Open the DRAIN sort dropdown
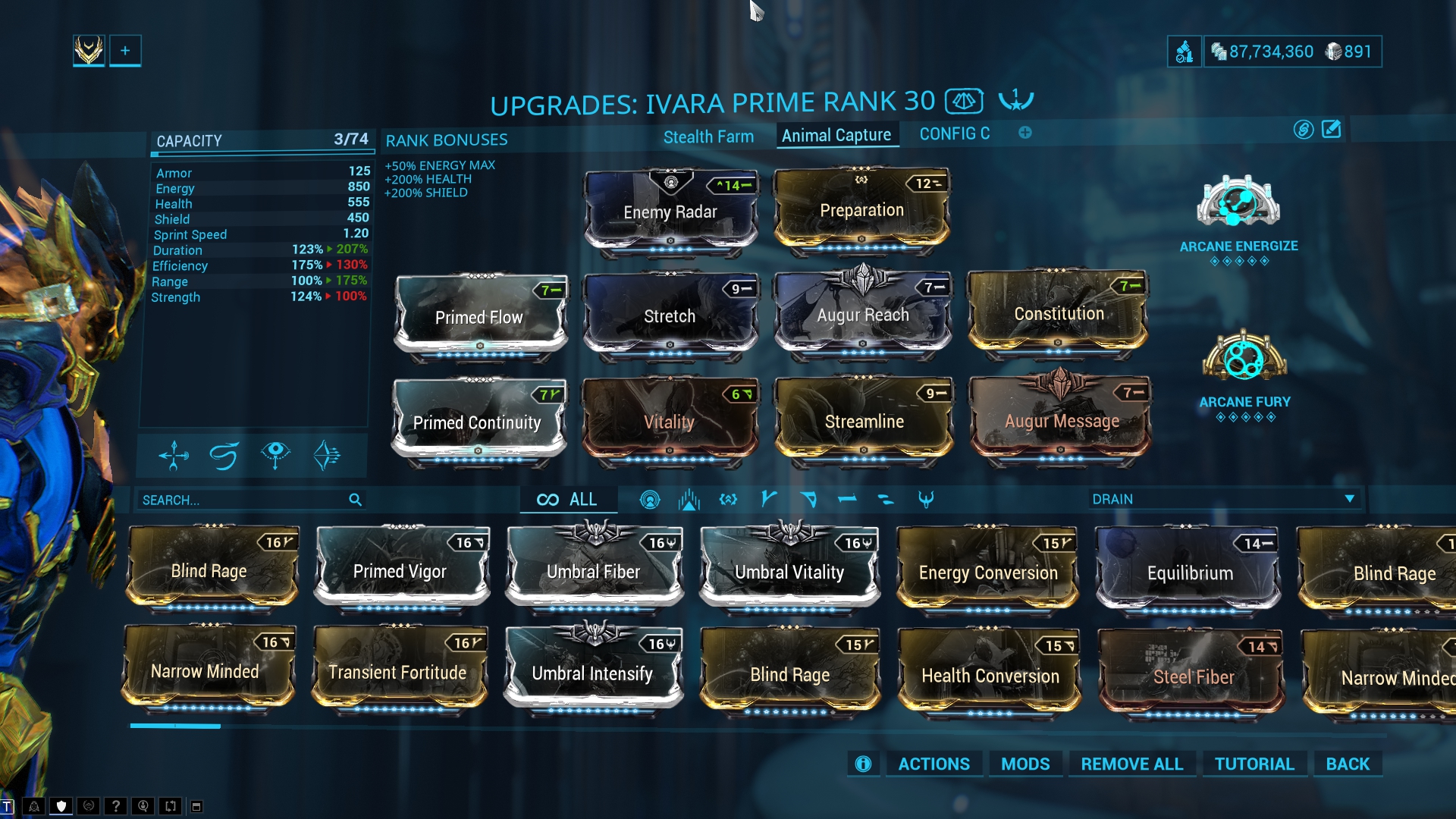 click(x=1222, y=499)
